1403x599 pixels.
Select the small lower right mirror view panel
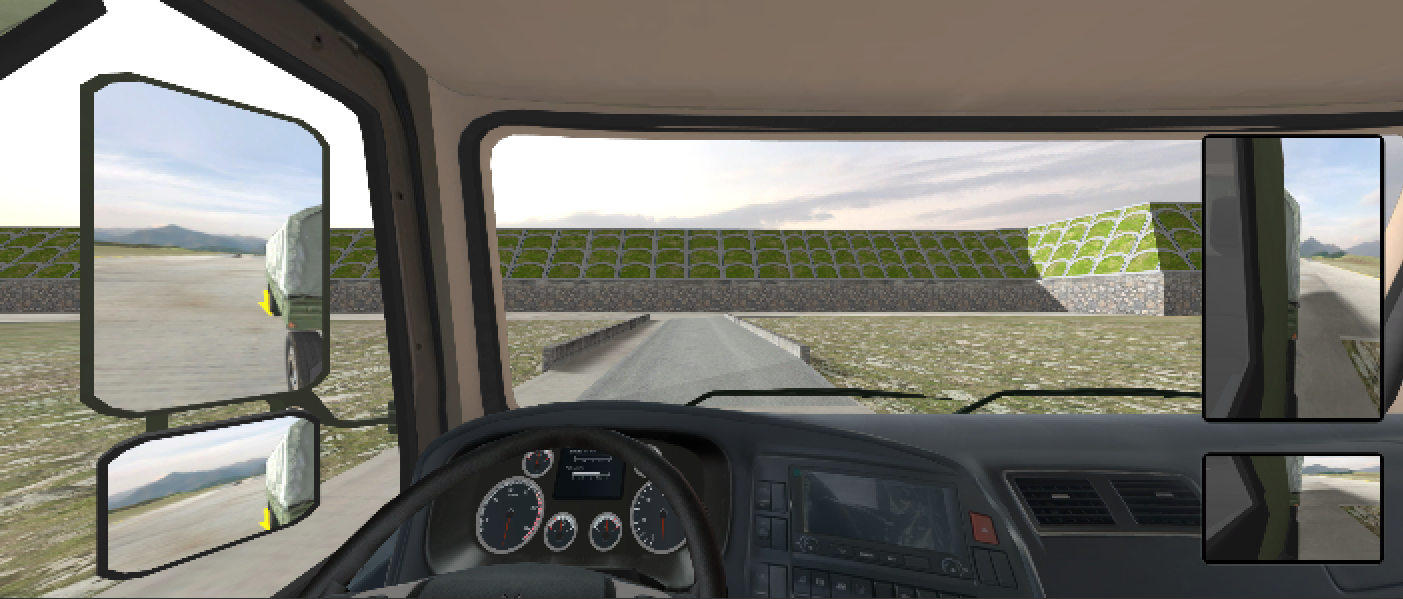coord(1292,508)
